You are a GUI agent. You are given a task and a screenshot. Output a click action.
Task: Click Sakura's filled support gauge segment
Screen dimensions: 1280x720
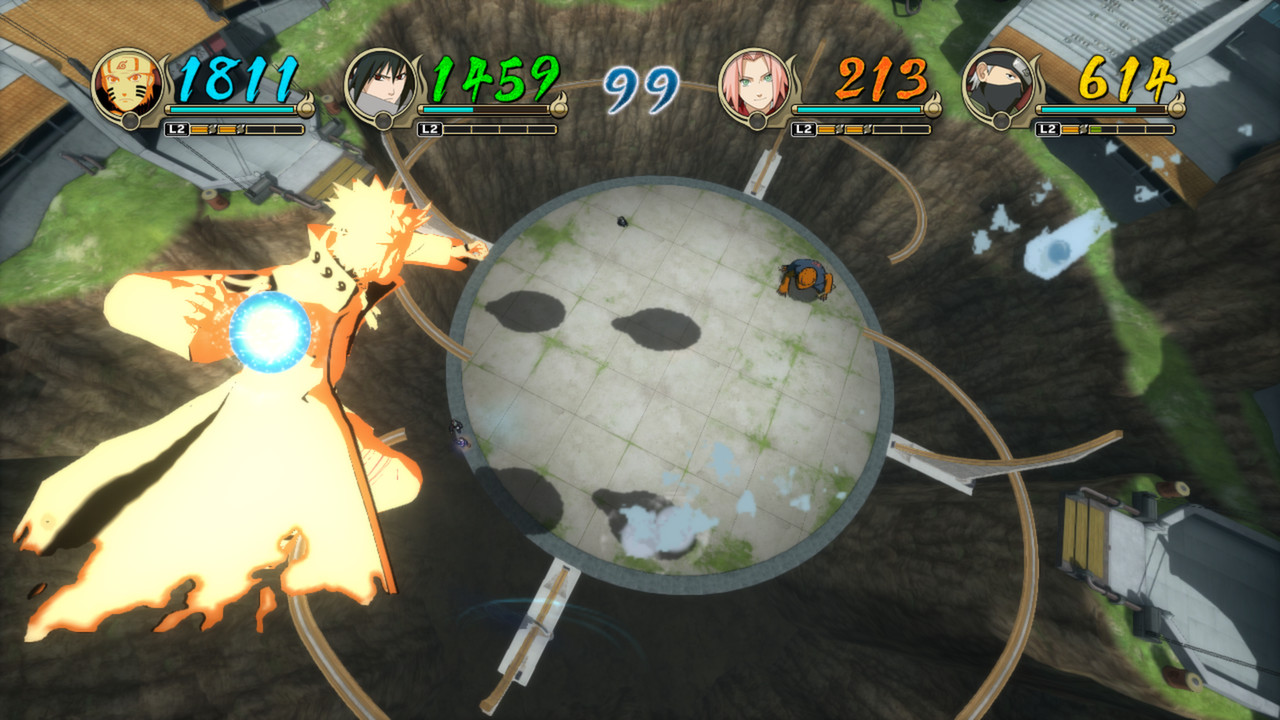pos(825,129)
